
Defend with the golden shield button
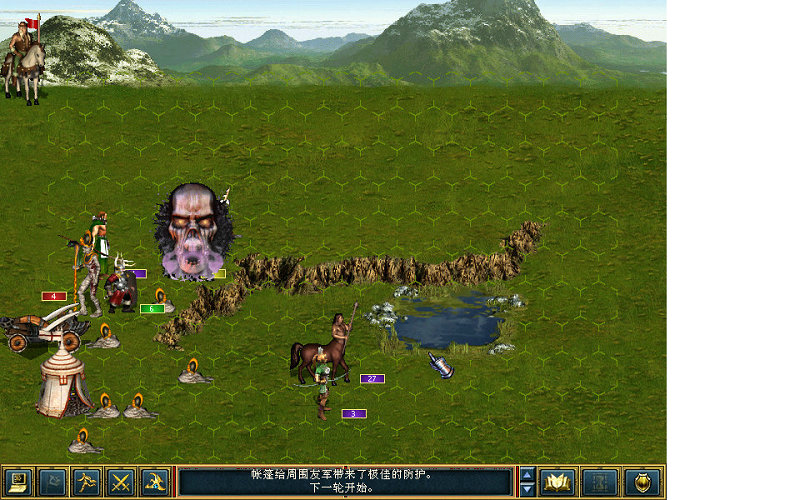point(642,483)
